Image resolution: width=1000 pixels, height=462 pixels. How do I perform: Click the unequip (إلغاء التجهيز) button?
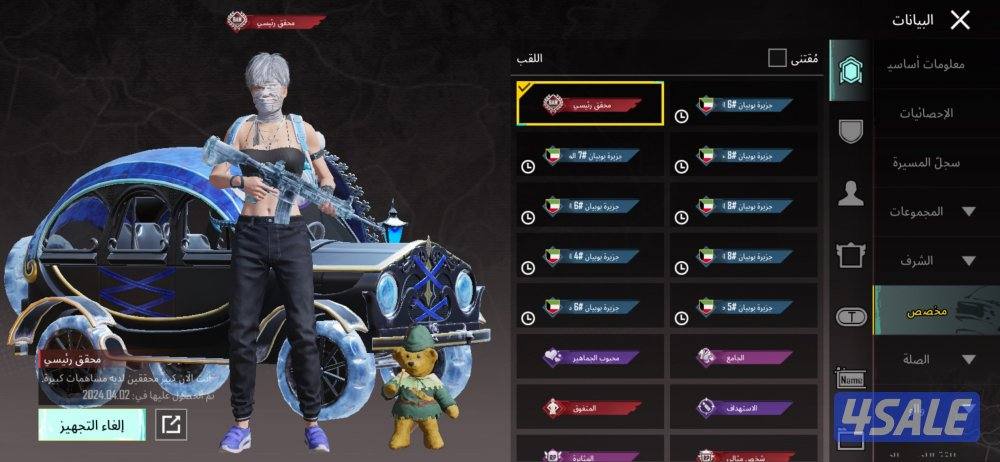[92, 424]
